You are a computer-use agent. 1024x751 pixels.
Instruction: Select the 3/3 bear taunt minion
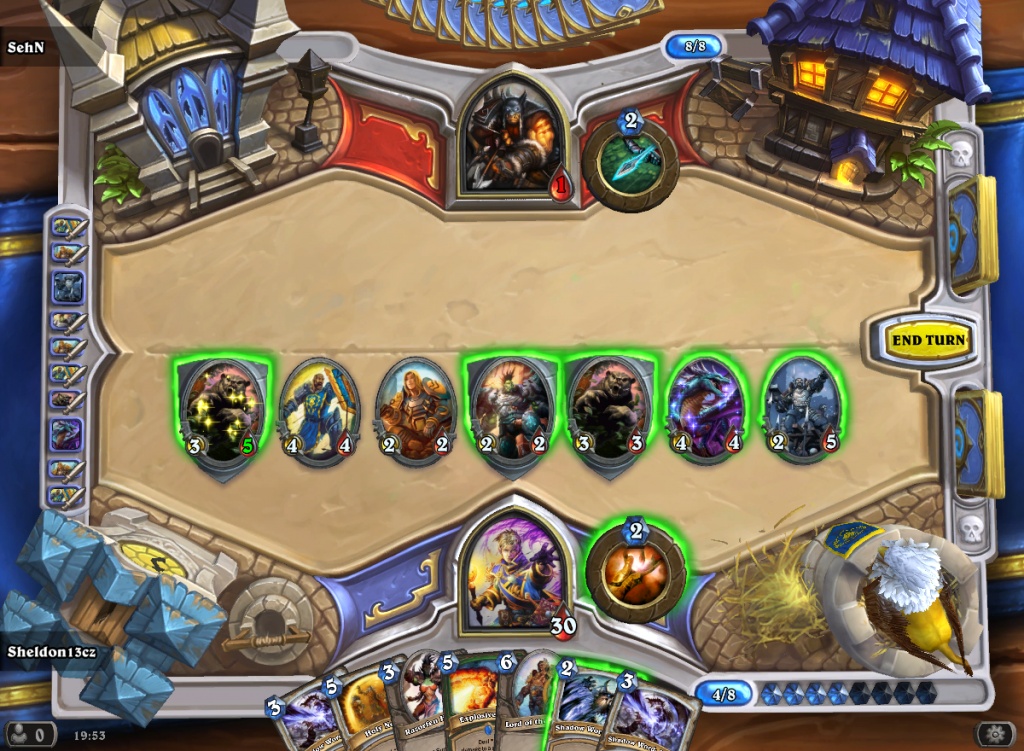(x=608, y=411)
